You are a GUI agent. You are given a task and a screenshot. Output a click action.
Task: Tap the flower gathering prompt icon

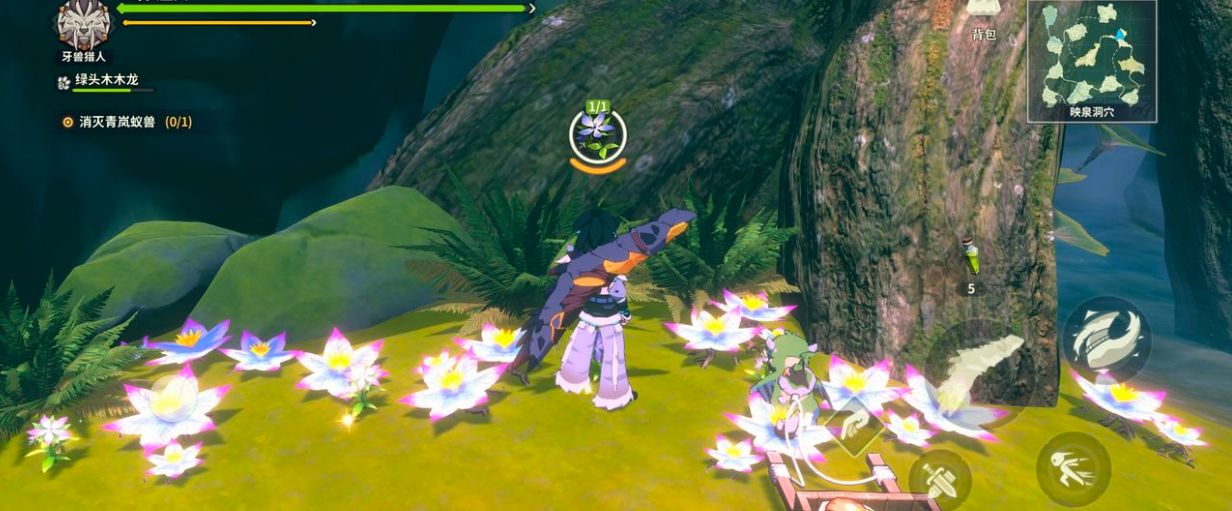598,133
